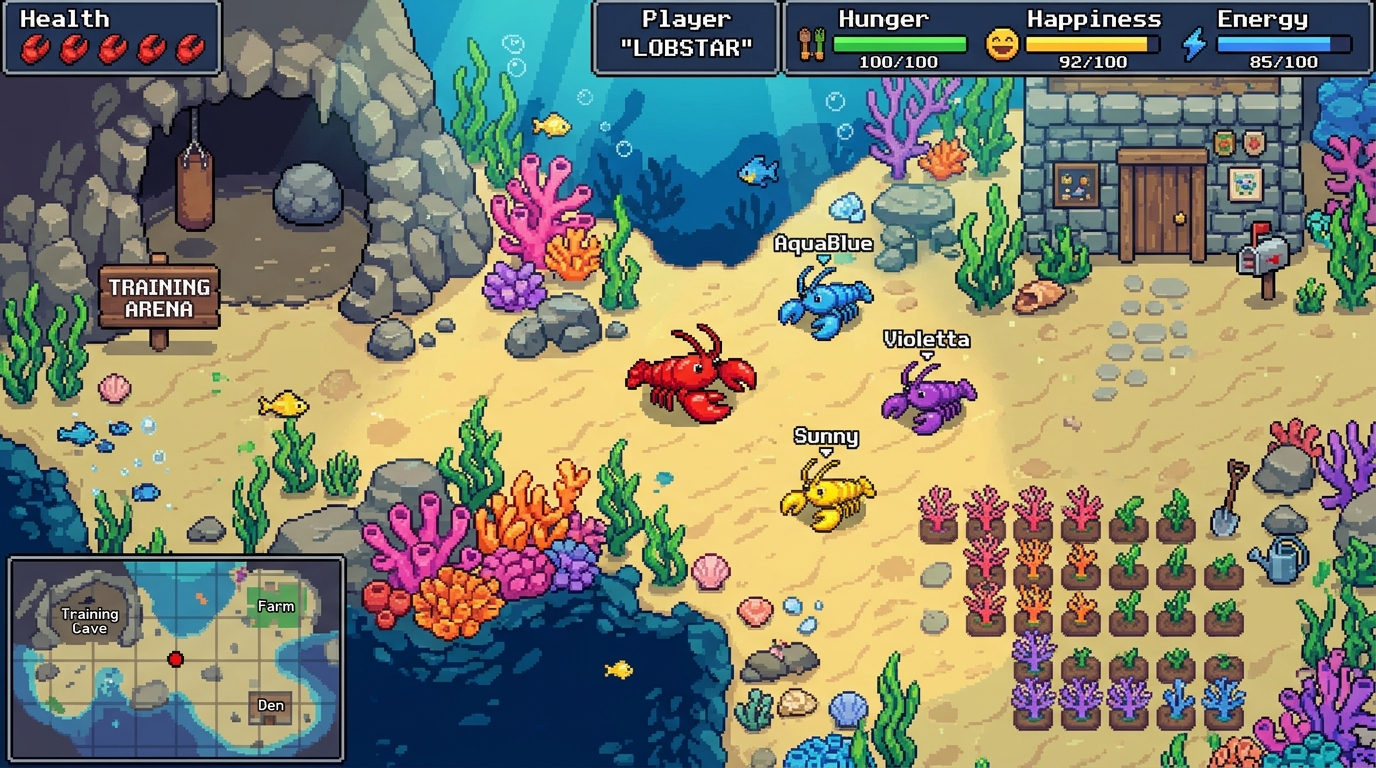Select the lobster named AquaBlue
The width and height of the screenshot is (1376, 768).
tap(826, 300)
